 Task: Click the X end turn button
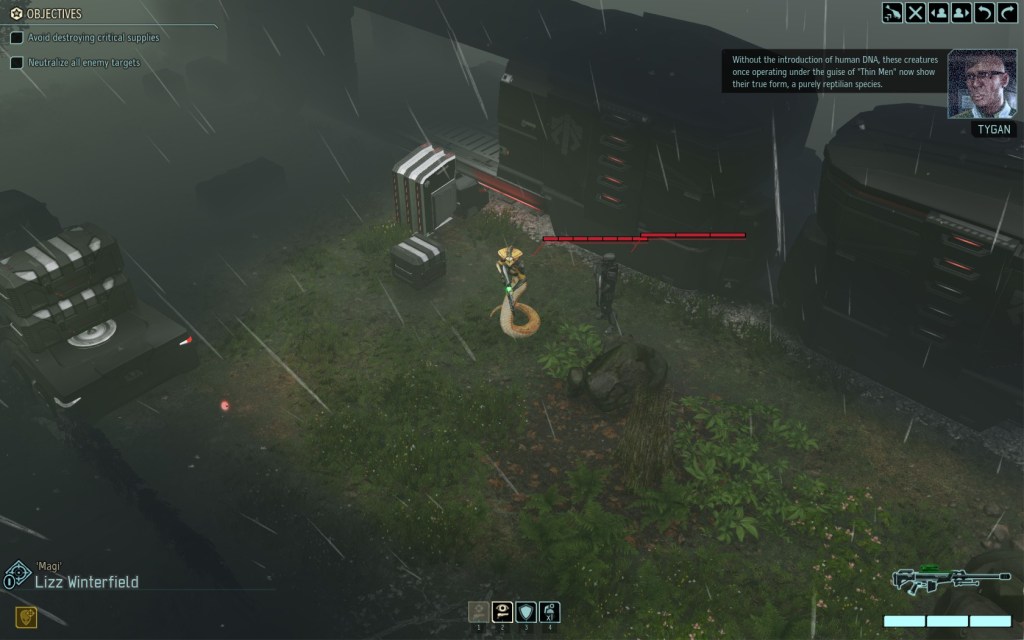coord(915,13)
